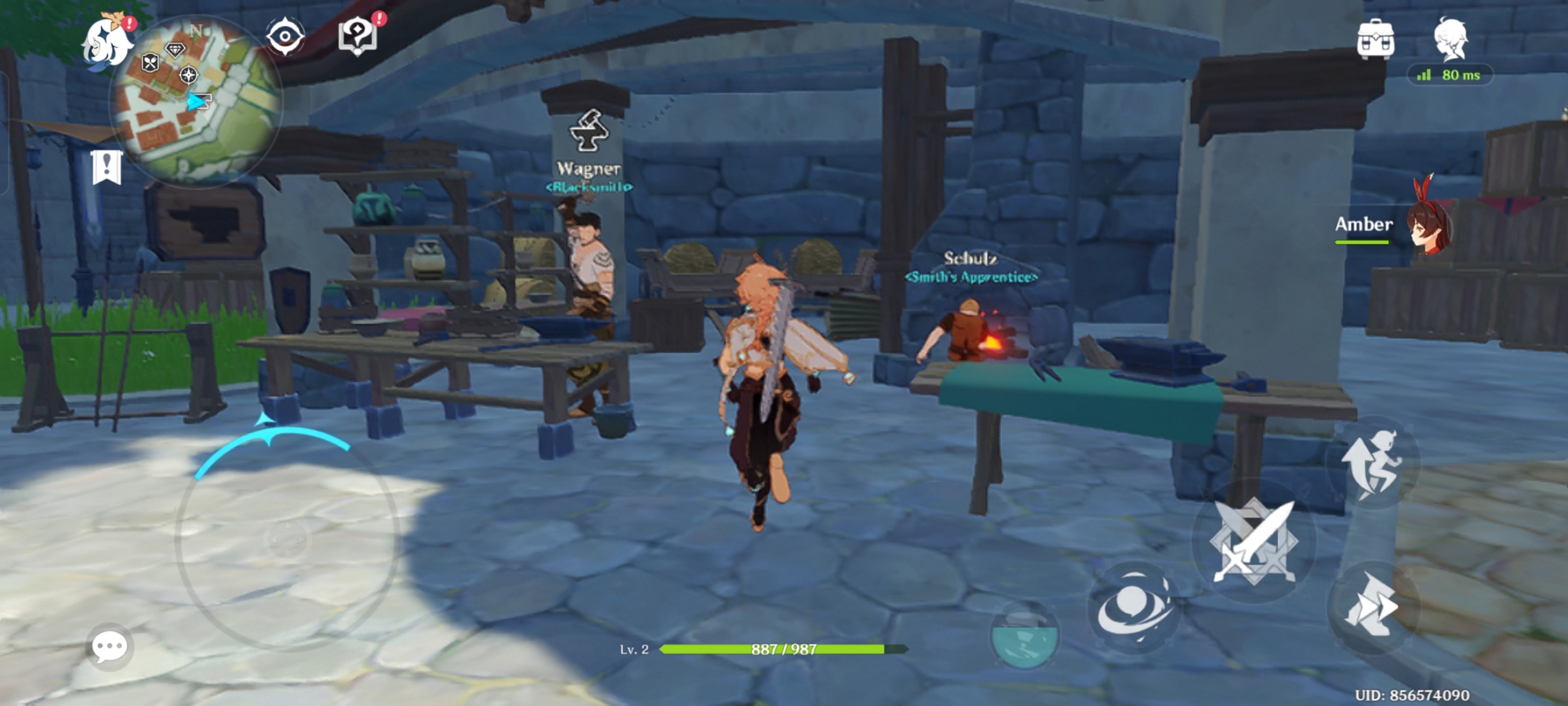This screenshot has width=1568, height=706.
Task: Open the character profile head icon
Action: [1450, 39]
